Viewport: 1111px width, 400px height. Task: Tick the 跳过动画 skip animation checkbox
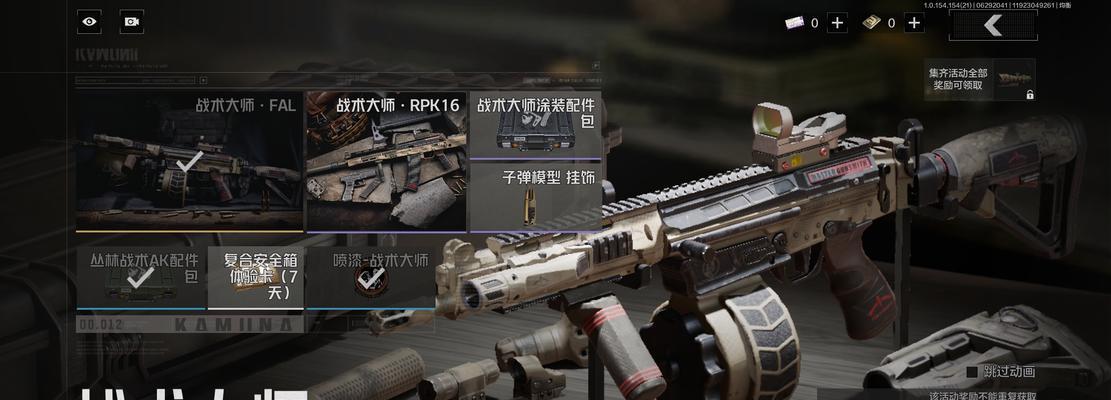click(x=971, y=372)
